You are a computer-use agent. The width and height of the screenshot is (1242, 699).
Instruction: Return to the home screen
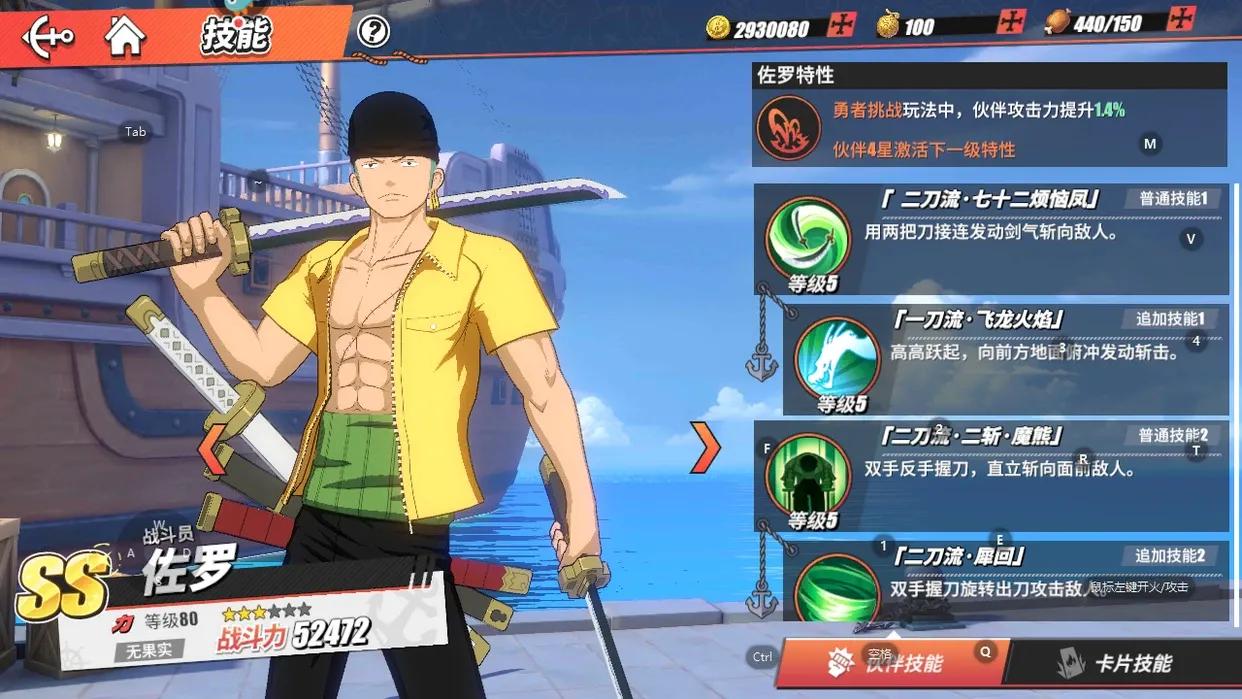pos(125,36)
